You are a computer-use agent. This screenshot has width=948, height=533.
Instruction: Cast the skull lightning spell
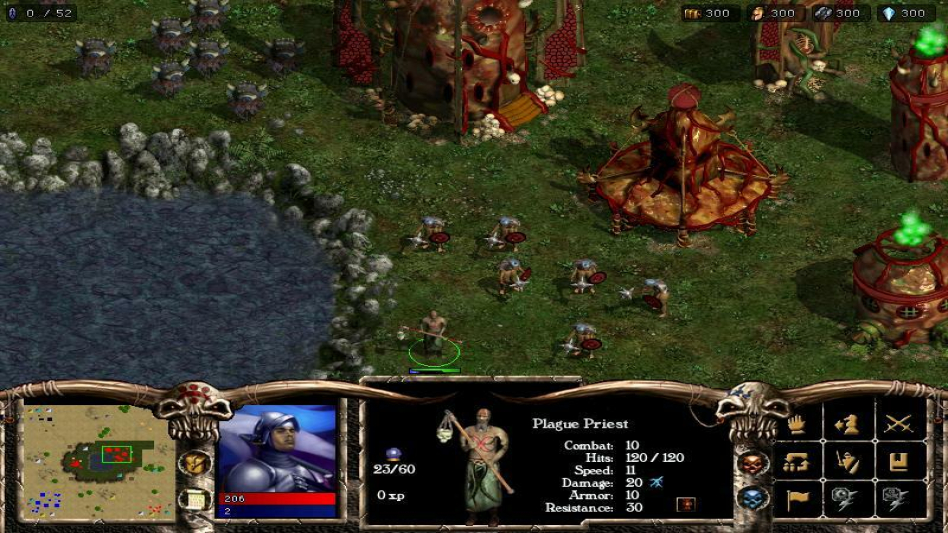coord(897,497)
